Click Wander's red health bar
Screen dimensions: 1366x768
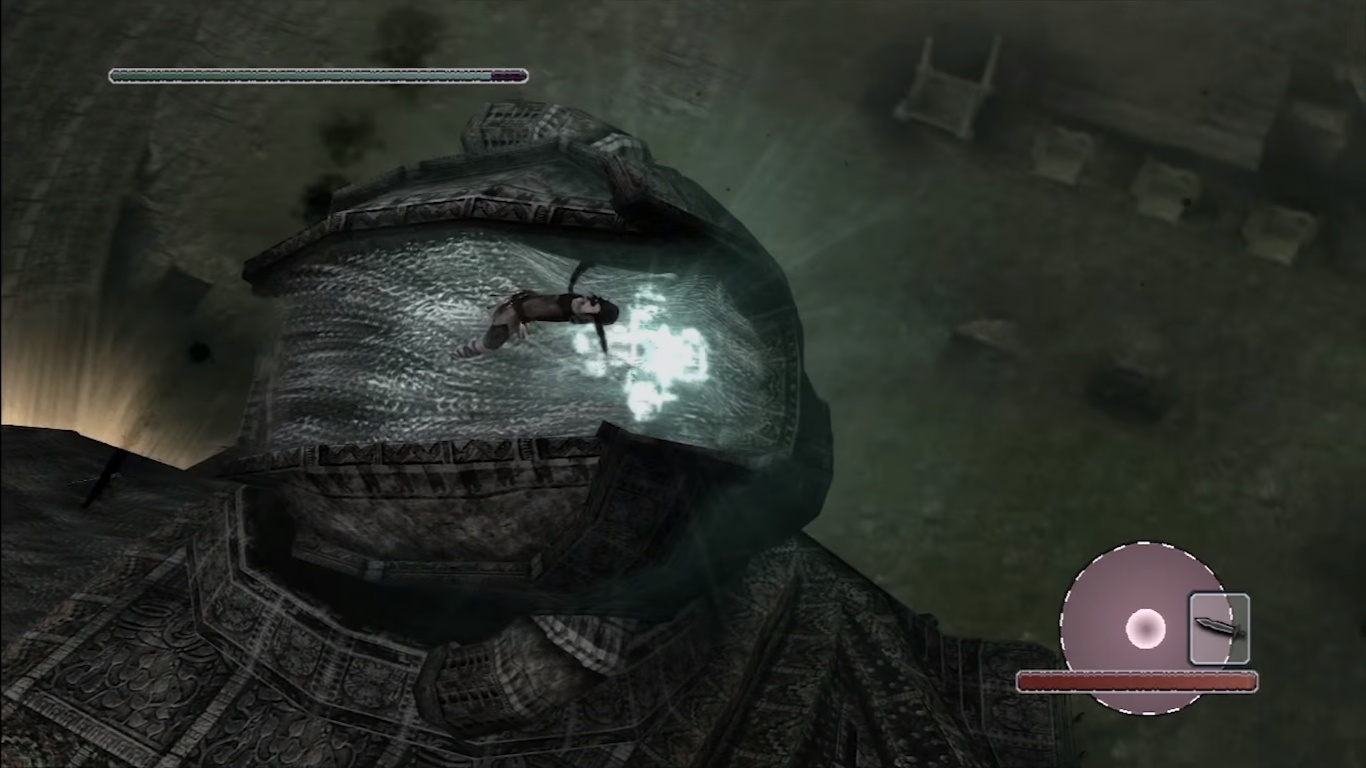click(x=1136, y=681)
